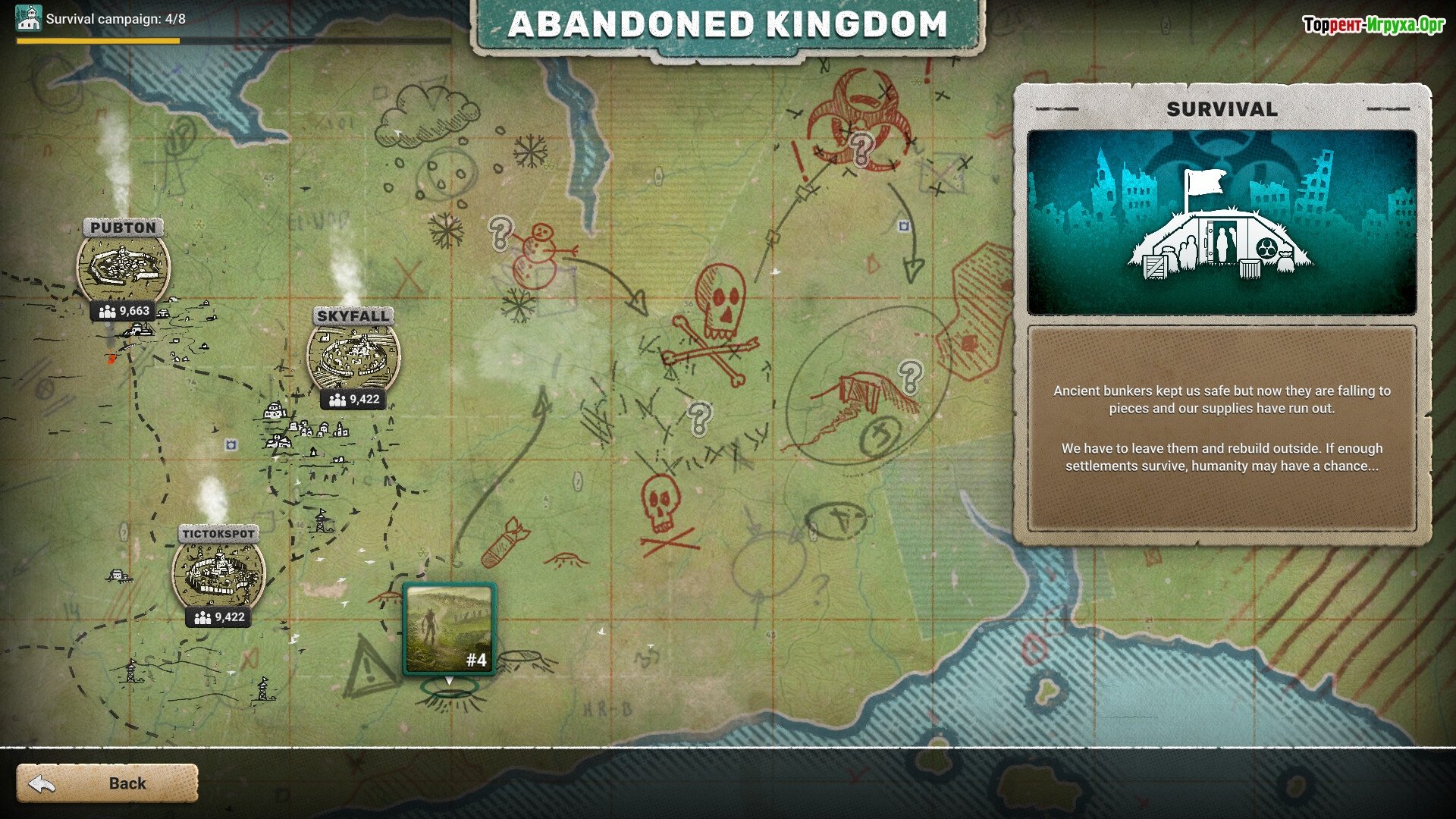Start the #4 survival mission tile
The width and height of the screenshot is (1456, 819).
pos(449,629)
